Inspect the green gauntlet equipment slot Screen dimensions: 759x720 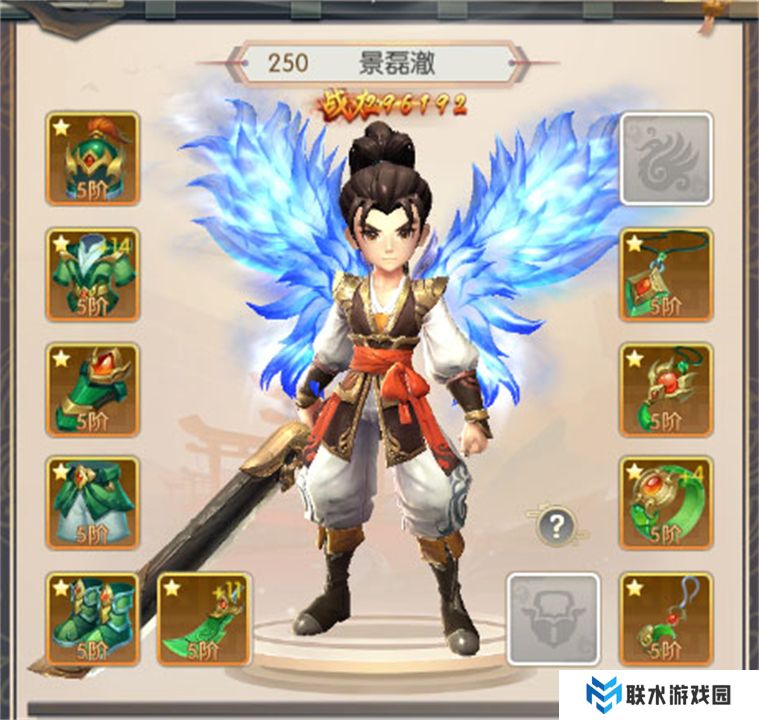point(92,389)
